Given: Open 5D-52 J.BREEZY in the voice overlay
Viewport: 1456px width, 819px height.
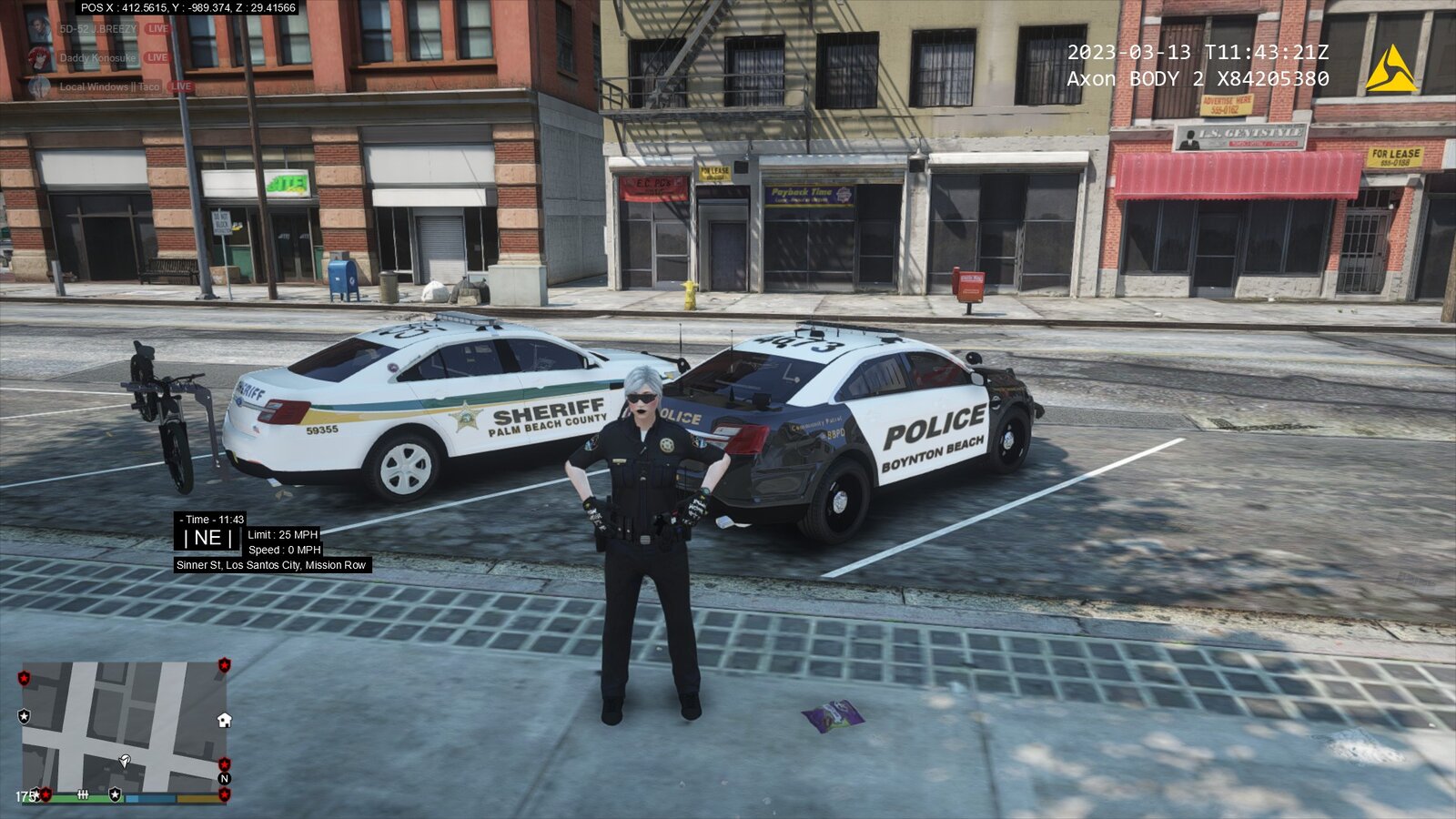Looking at the screenshot, I should (x=98, y=29).
